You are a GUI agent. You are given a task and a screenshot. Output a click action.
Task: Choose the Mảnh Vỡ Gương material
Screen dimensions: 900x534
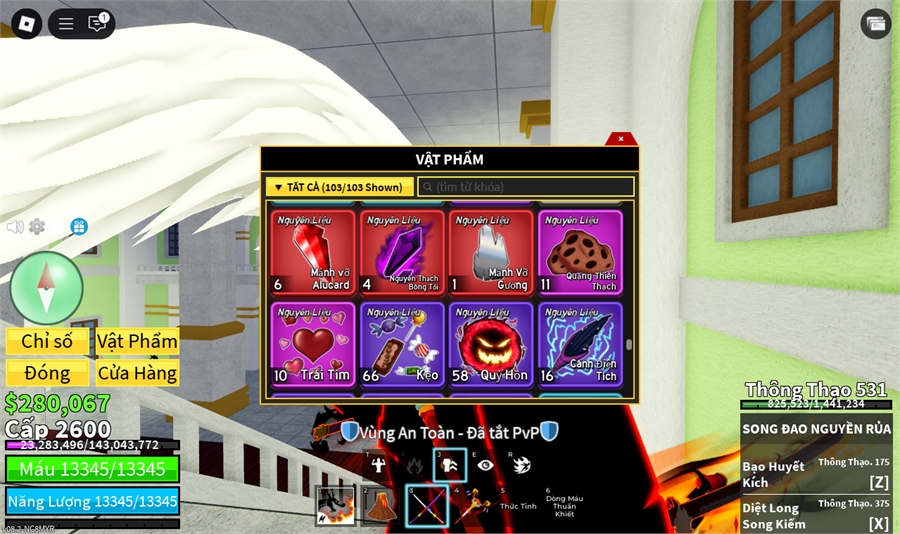[491, 252]
